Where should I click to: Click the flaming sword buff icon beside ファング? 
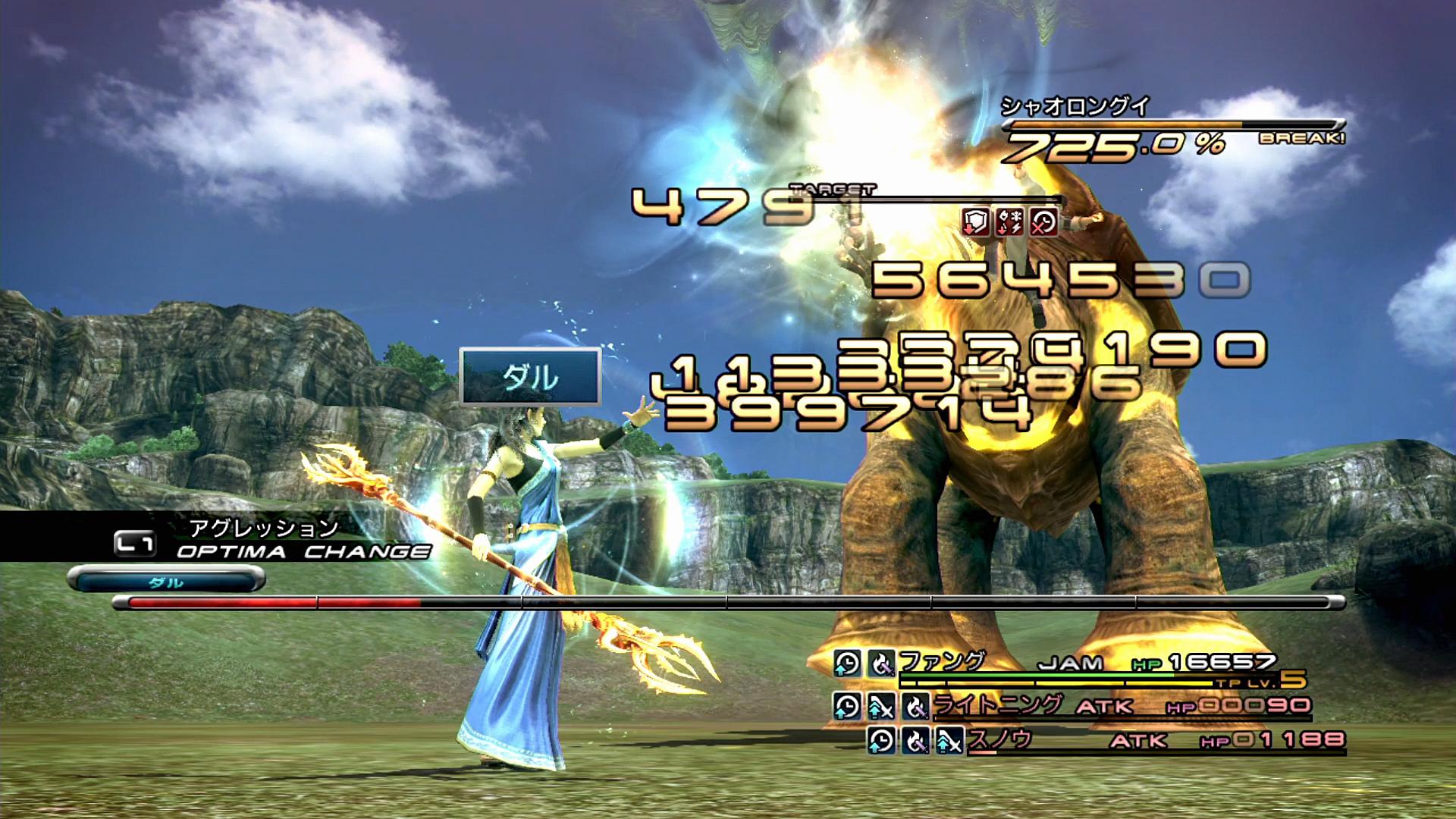[881, 664]
